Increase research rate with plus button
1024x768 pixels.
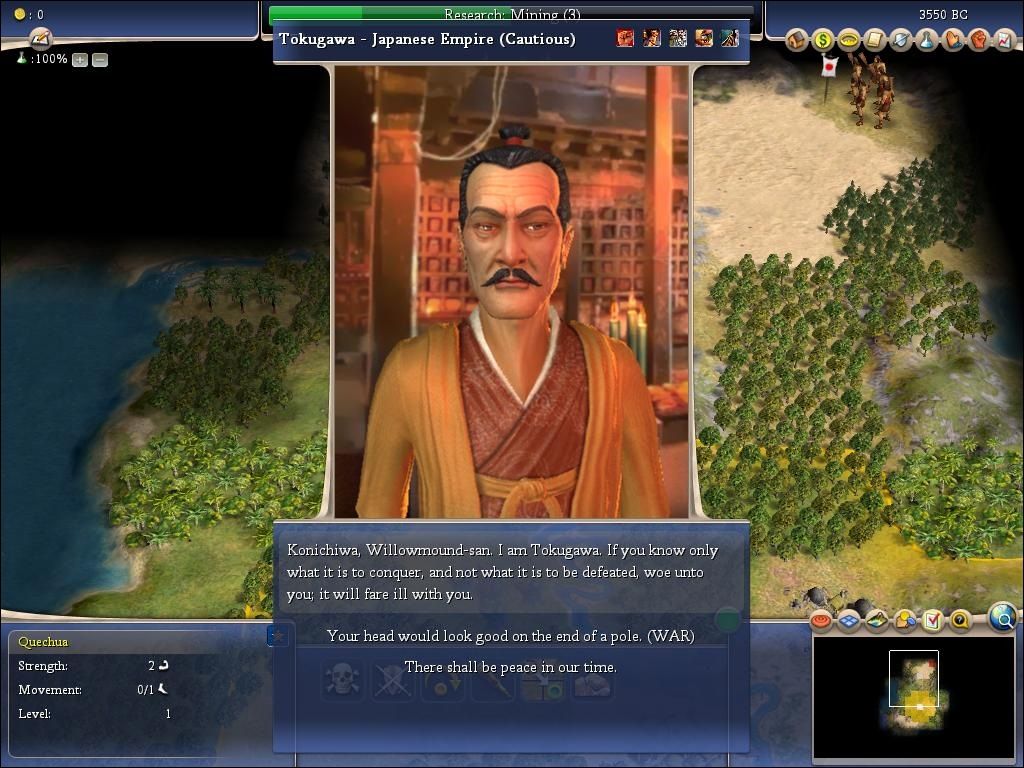coord(80,60)
